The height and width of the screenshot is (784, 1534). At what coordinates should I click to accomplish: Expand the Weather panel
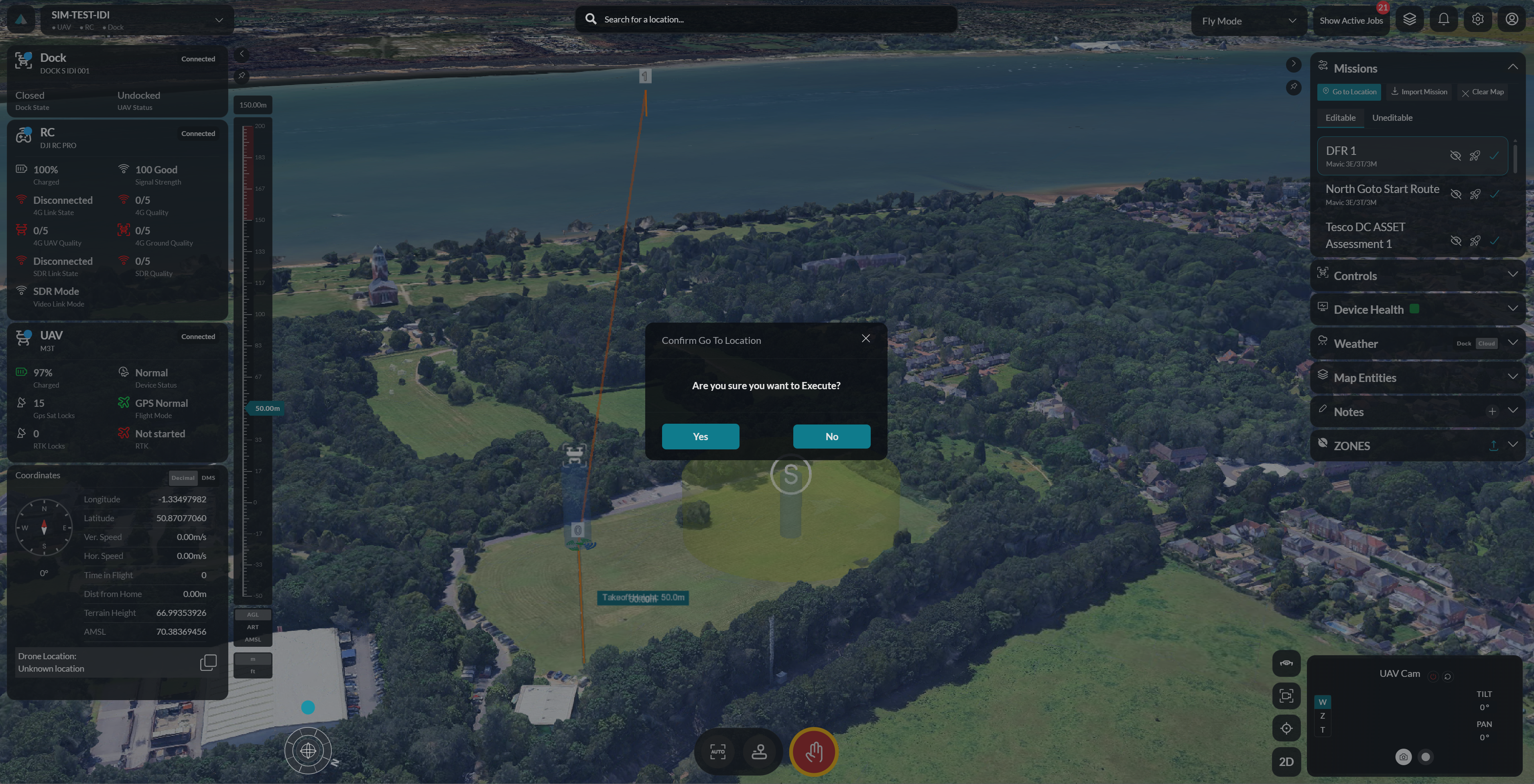click(x=1514, y=343)
